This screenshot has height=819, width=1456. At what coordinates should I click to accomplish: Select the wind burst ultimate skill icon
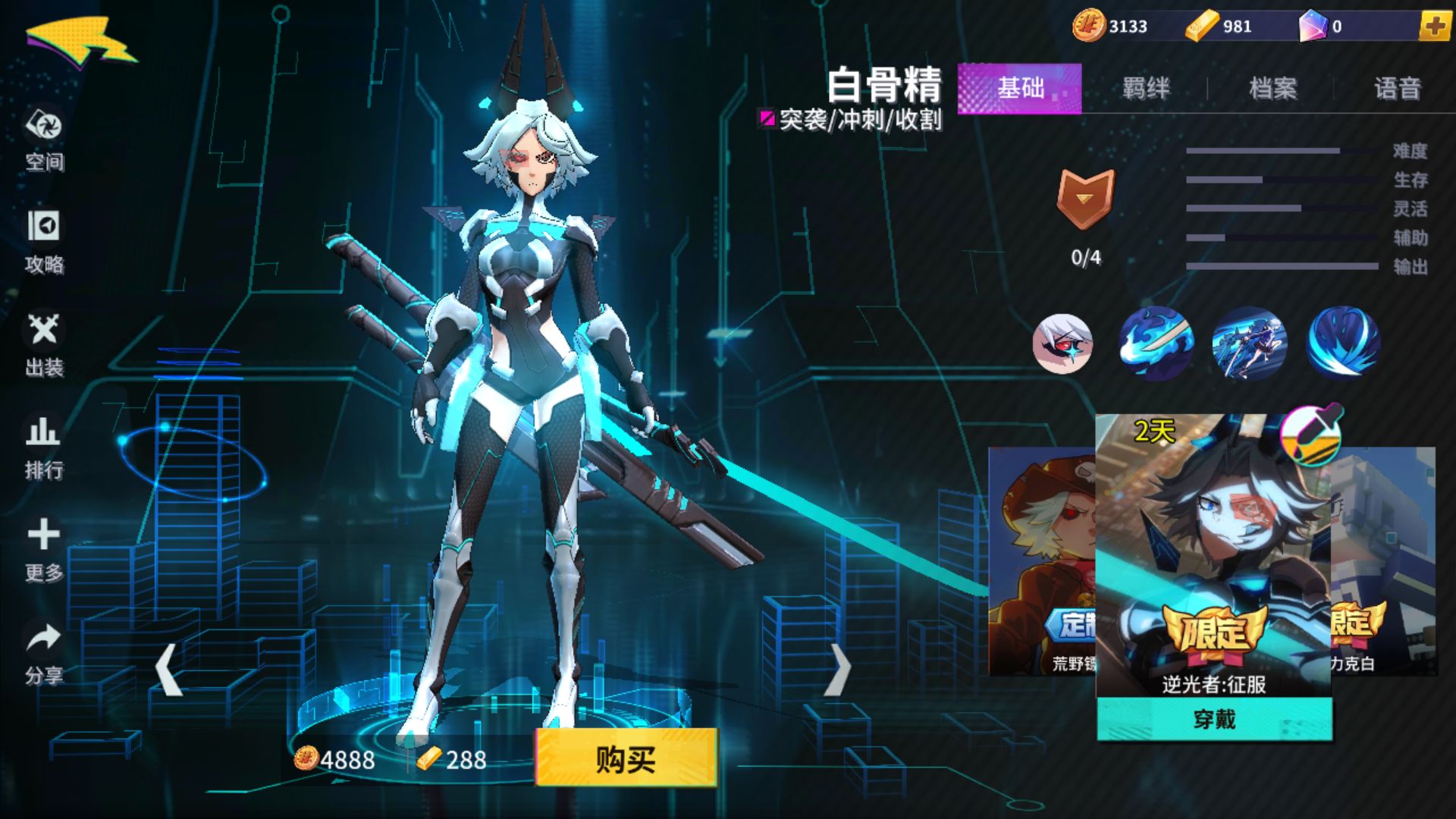pyautogui.click(x=1342, y=344)
